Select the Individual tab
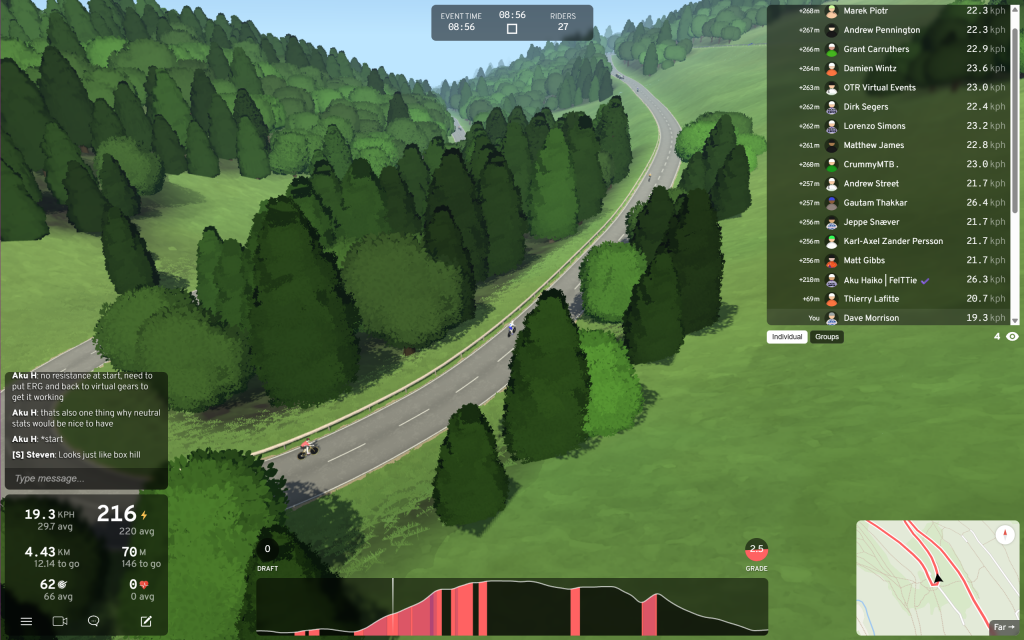Screen dimensions: 1024x640 click(x=788, y=337)
